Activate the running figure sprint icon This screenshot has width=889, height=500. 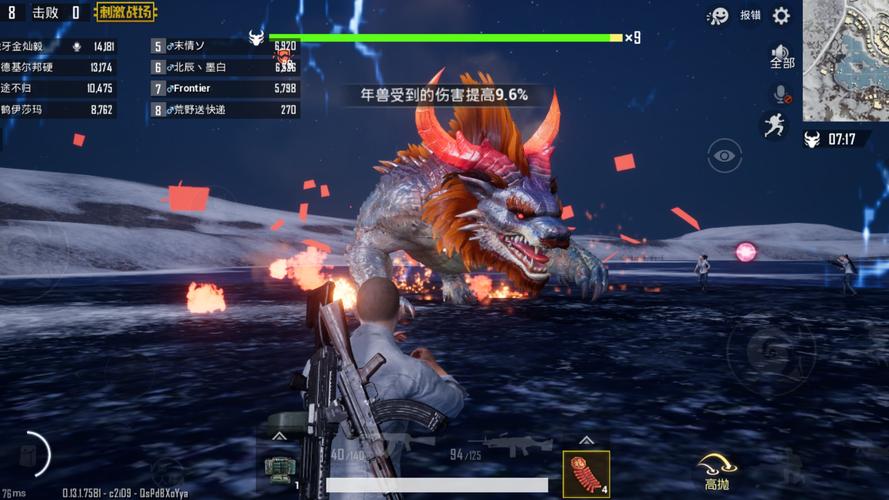(773, 124)
